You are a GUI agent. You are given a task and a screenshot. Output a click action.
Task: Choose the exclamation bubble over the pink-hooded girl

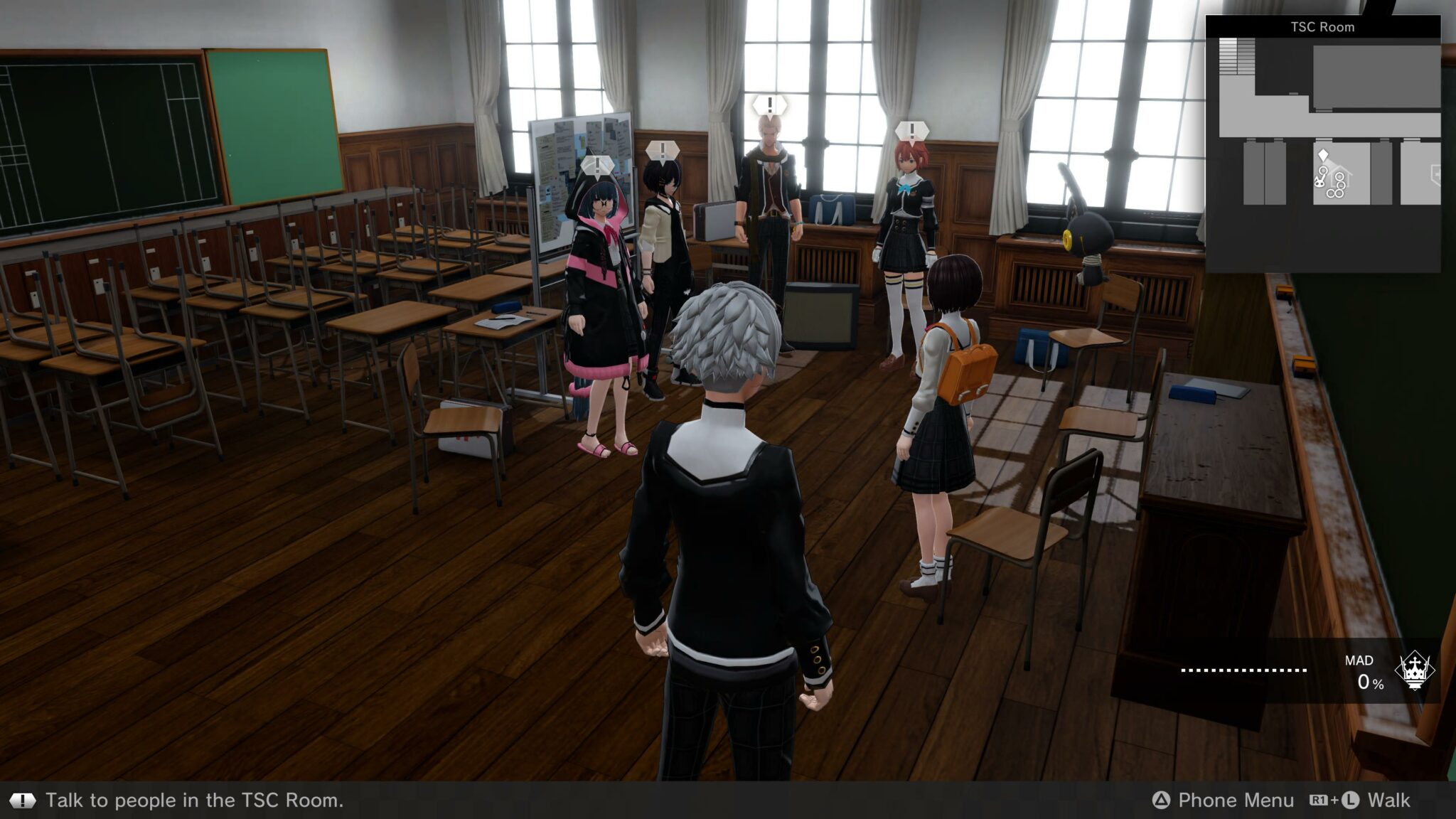pyautogui.click(x=597, y=166)
